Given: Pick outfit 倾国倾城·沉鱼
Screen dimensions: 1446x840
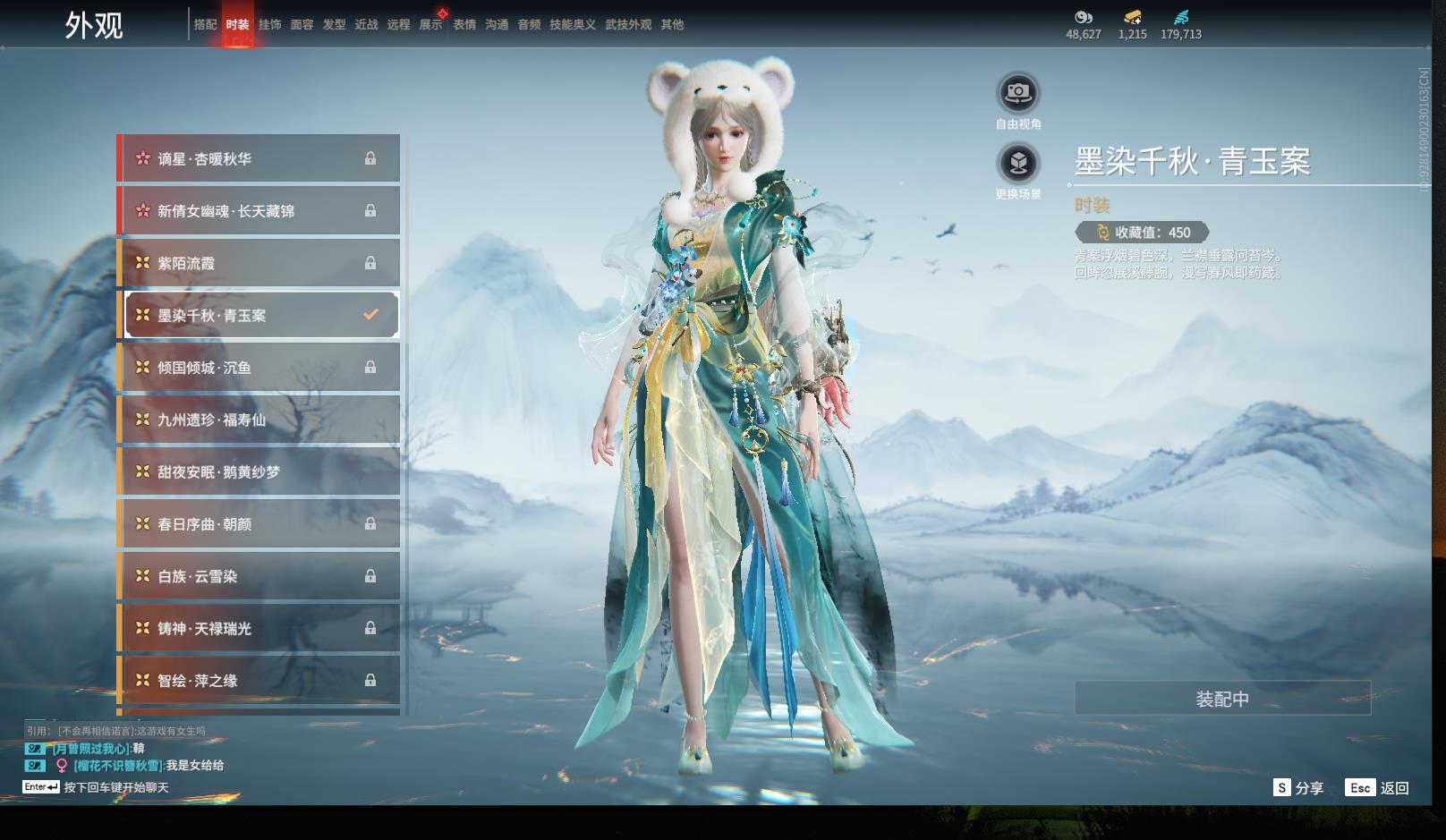Looking at the screenshot, I should pyautogui.click(x=259, y=368).
